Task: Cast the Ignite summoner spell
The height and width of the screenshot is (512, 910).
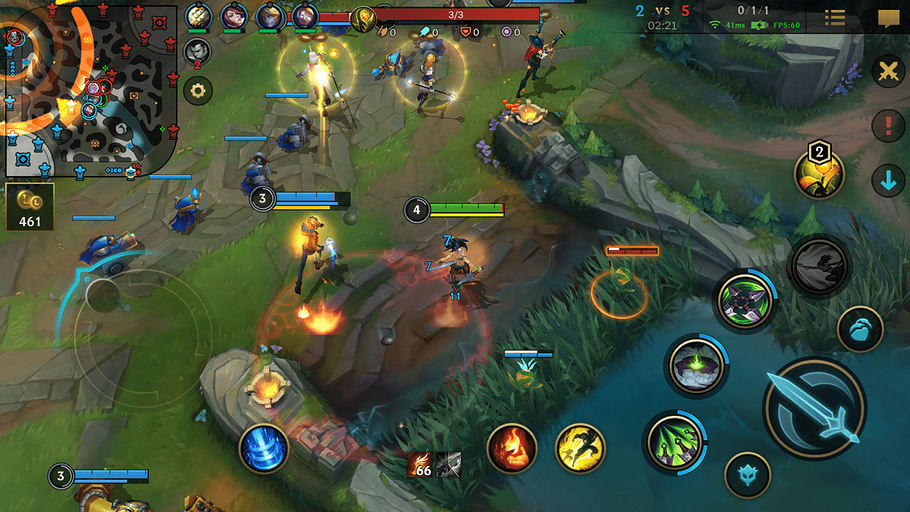Action: coord(512,448)
